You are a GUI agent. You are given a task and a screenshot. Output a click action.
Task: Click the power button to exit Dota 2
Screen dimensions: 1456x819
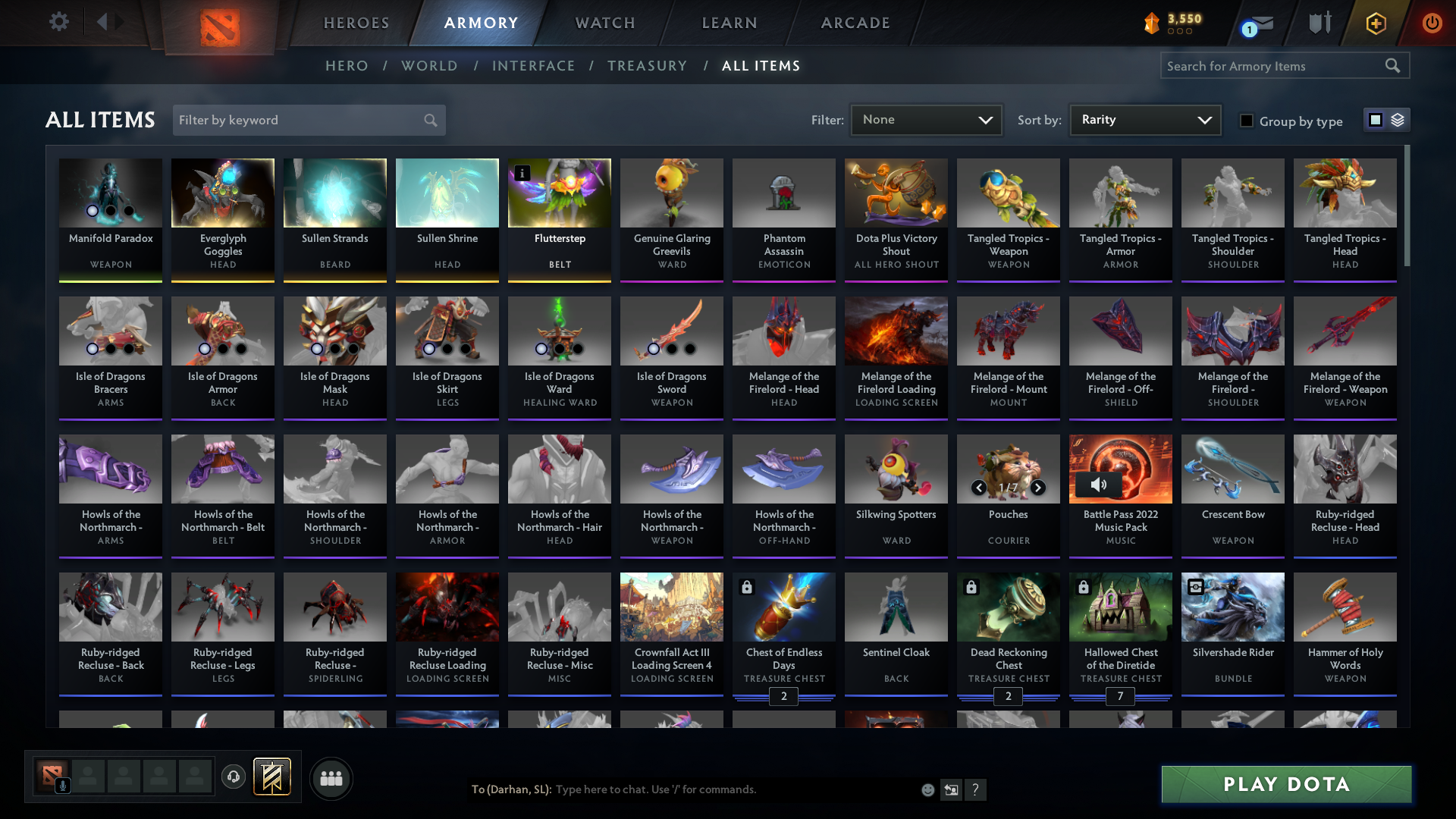[x=1432, y=23]
